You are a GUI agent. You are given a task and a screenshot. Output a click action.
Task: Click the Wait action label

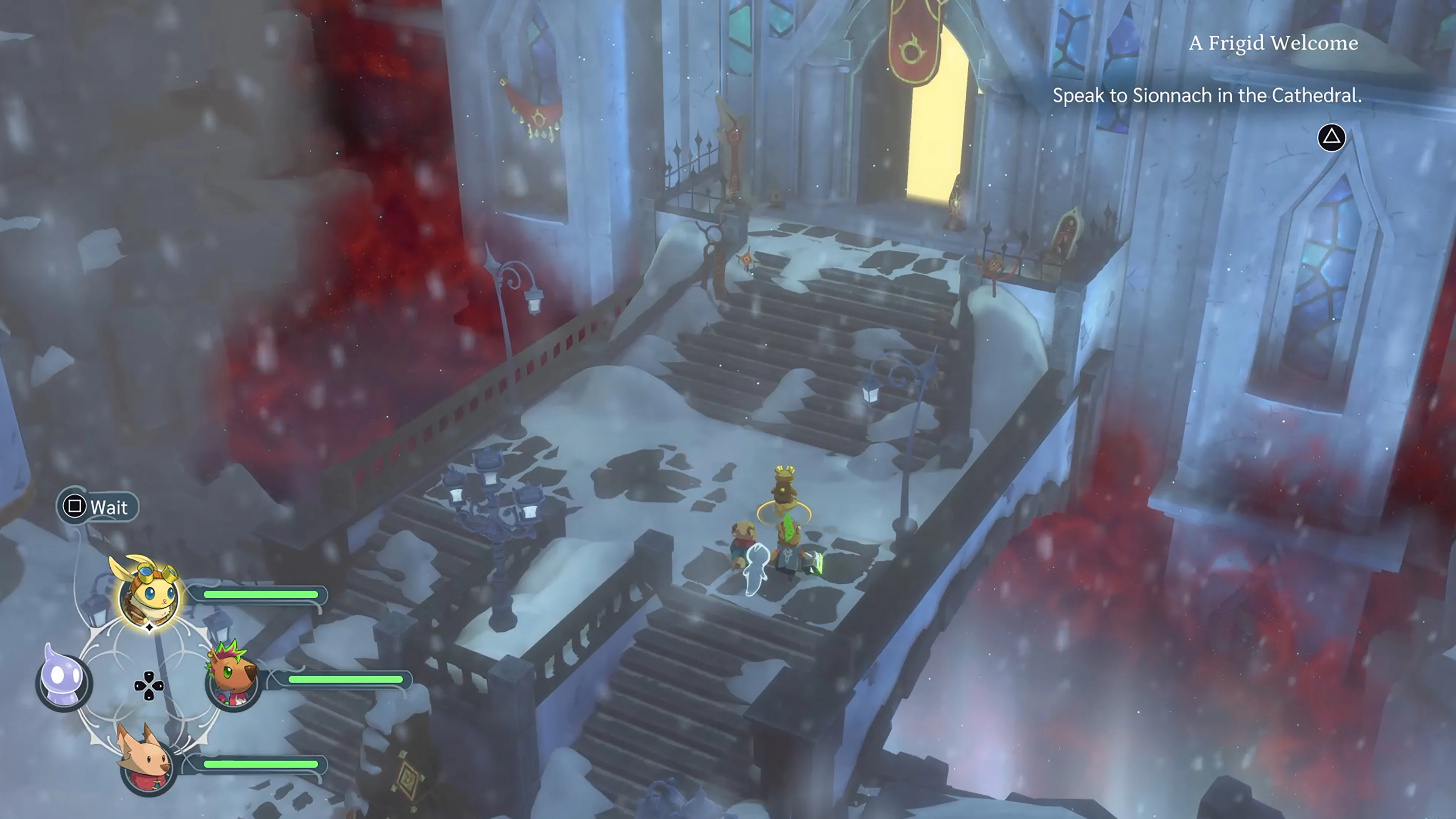[x=108, y=507]
